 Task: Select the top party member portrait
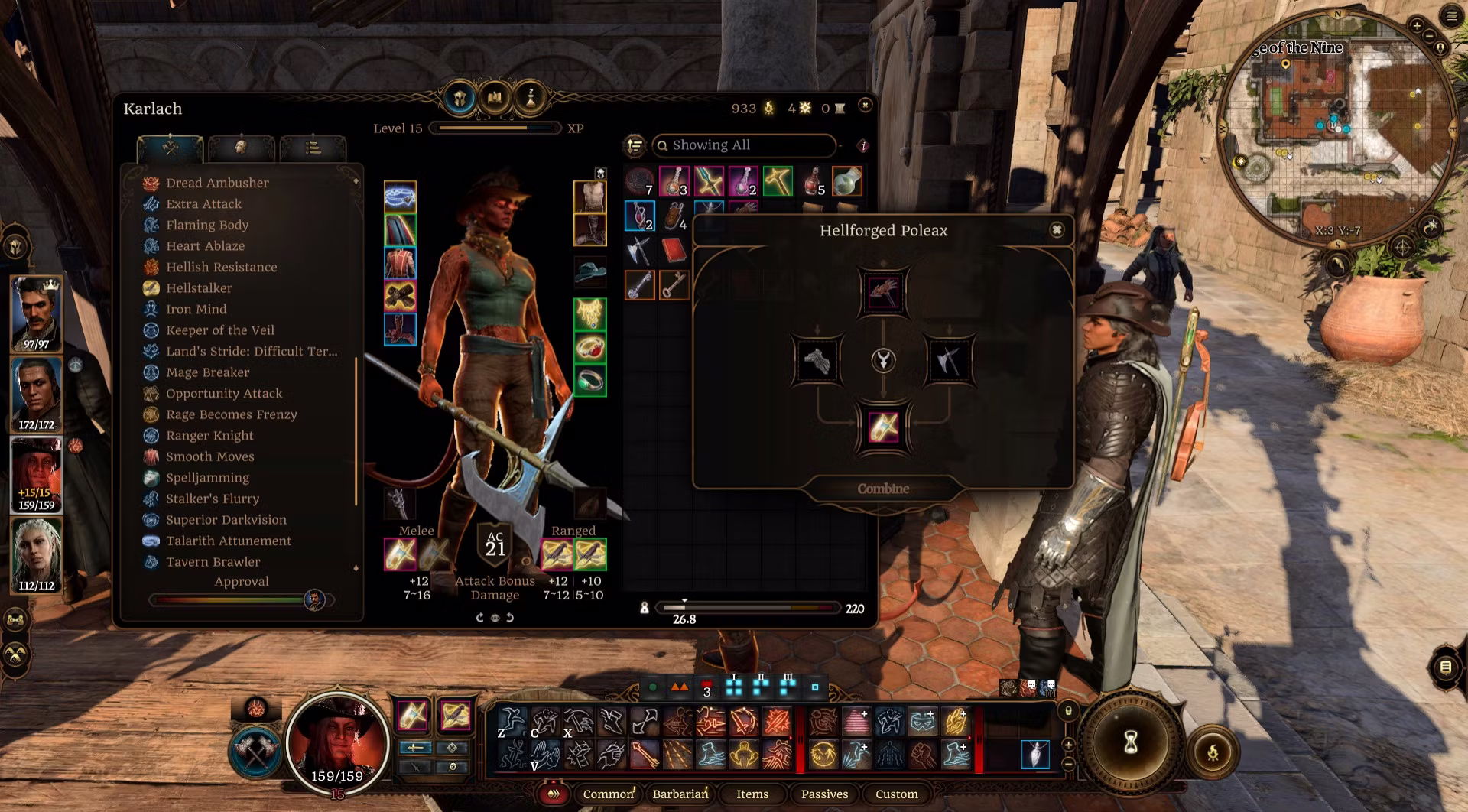(36, 313)
